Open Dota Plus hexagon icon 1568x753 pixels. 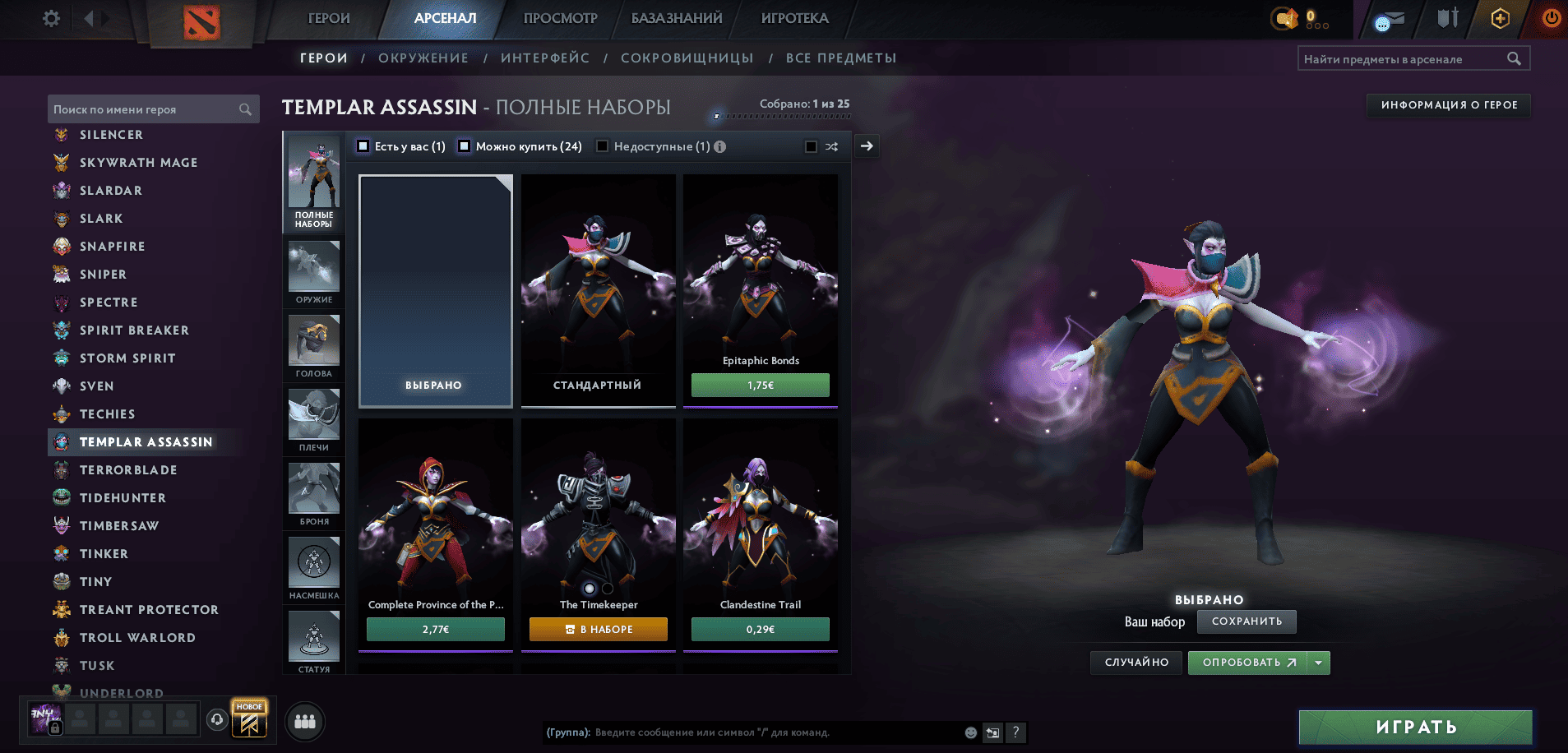pos(1500,18)
